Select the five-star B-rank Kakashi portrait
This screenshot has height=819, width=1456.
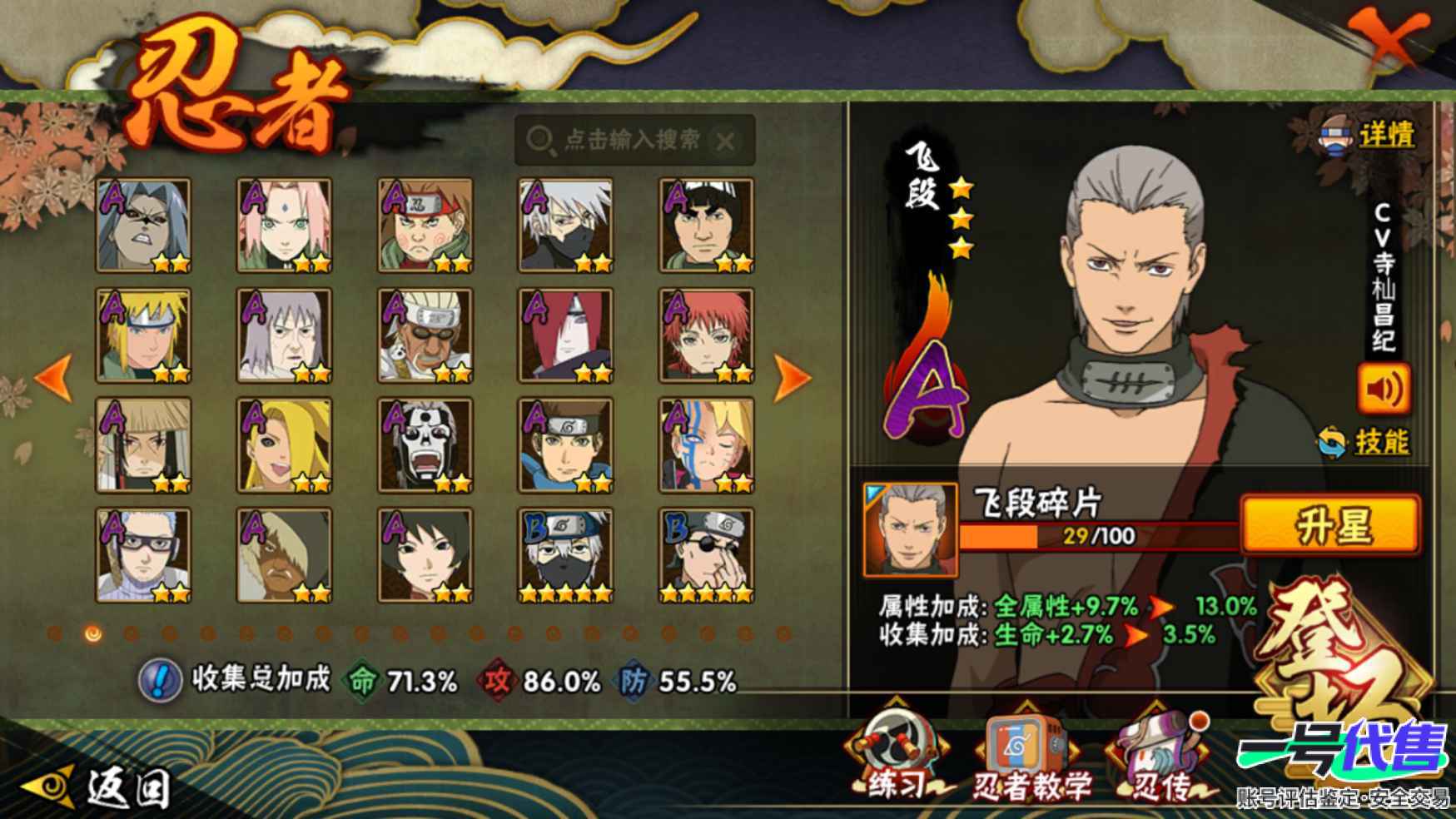565,555
